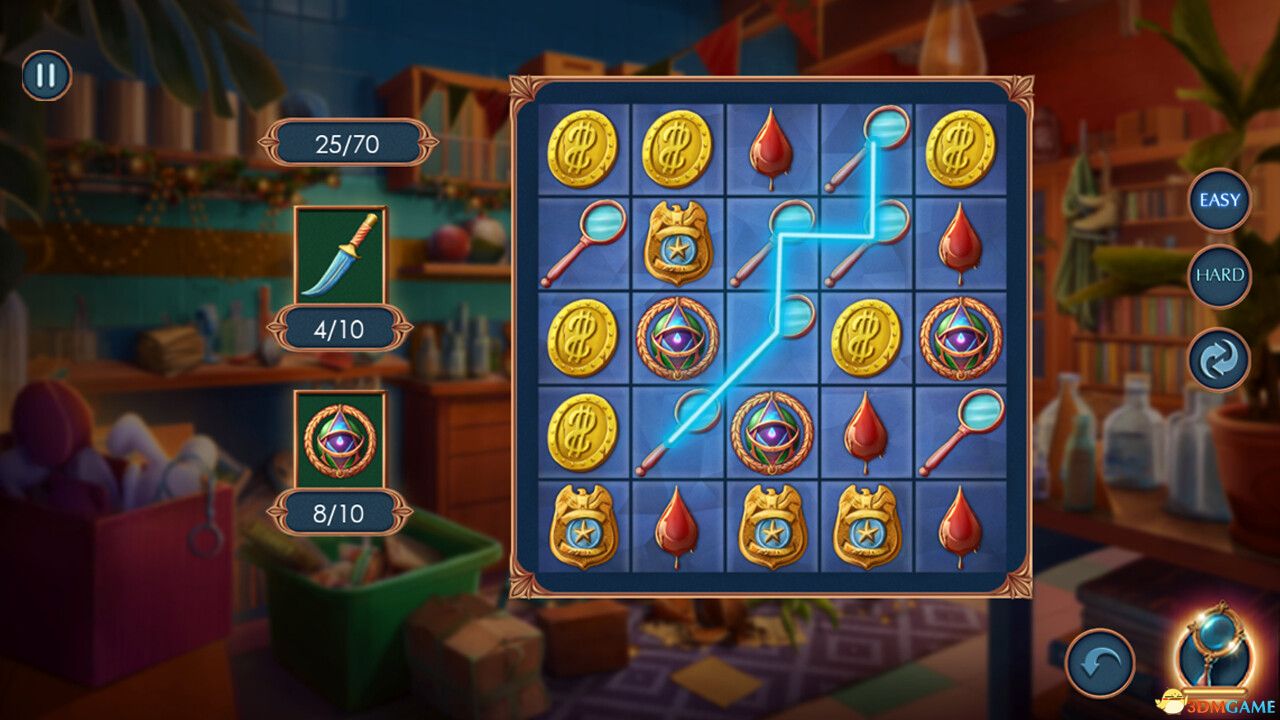The width and height of the screenshot is (1280, 720).
Task: Activate the magnifying glass hint power-up
Action: point(1214,652)
